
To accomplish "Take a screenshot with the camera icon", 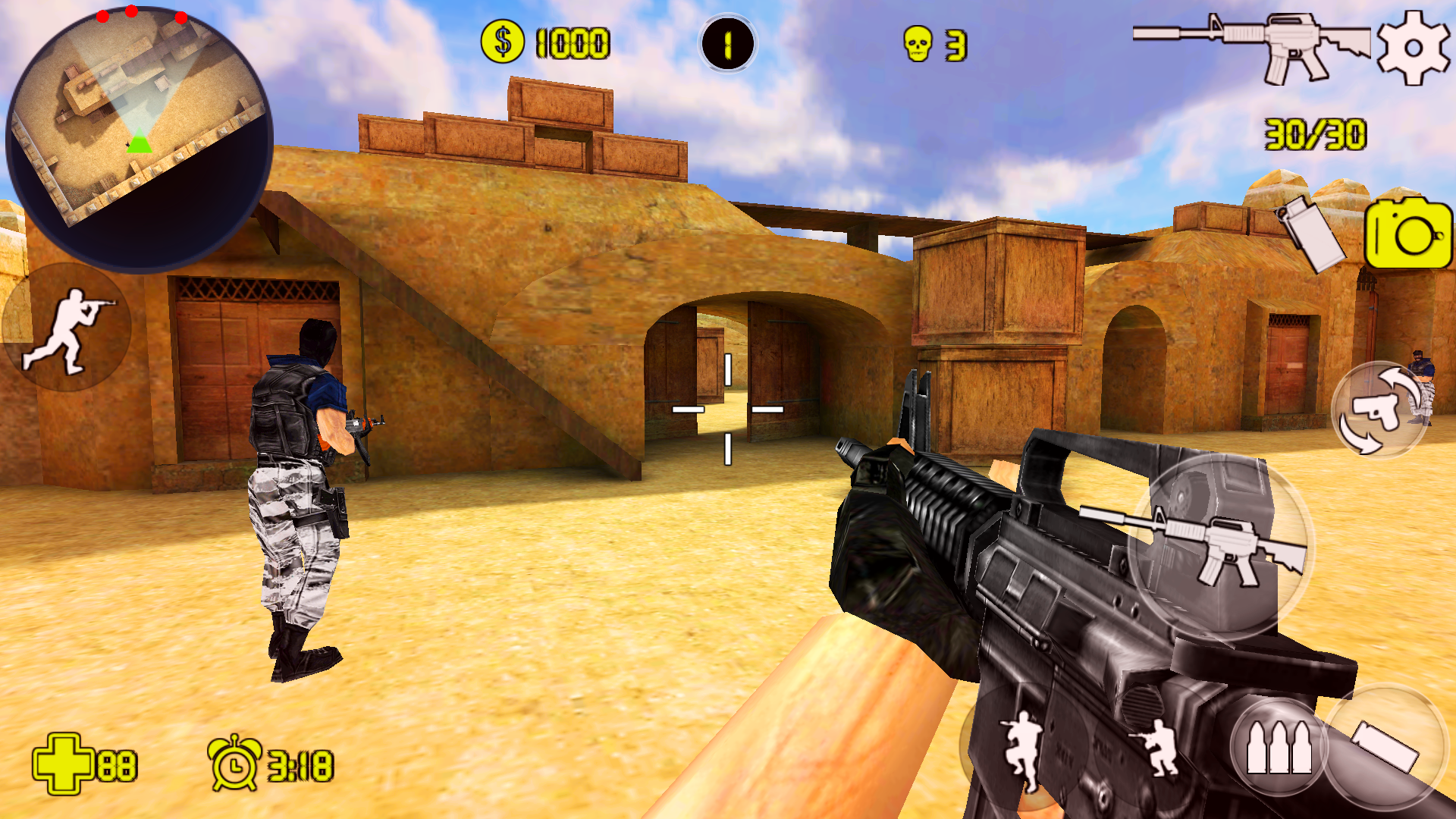I will tap(1407, 235).
